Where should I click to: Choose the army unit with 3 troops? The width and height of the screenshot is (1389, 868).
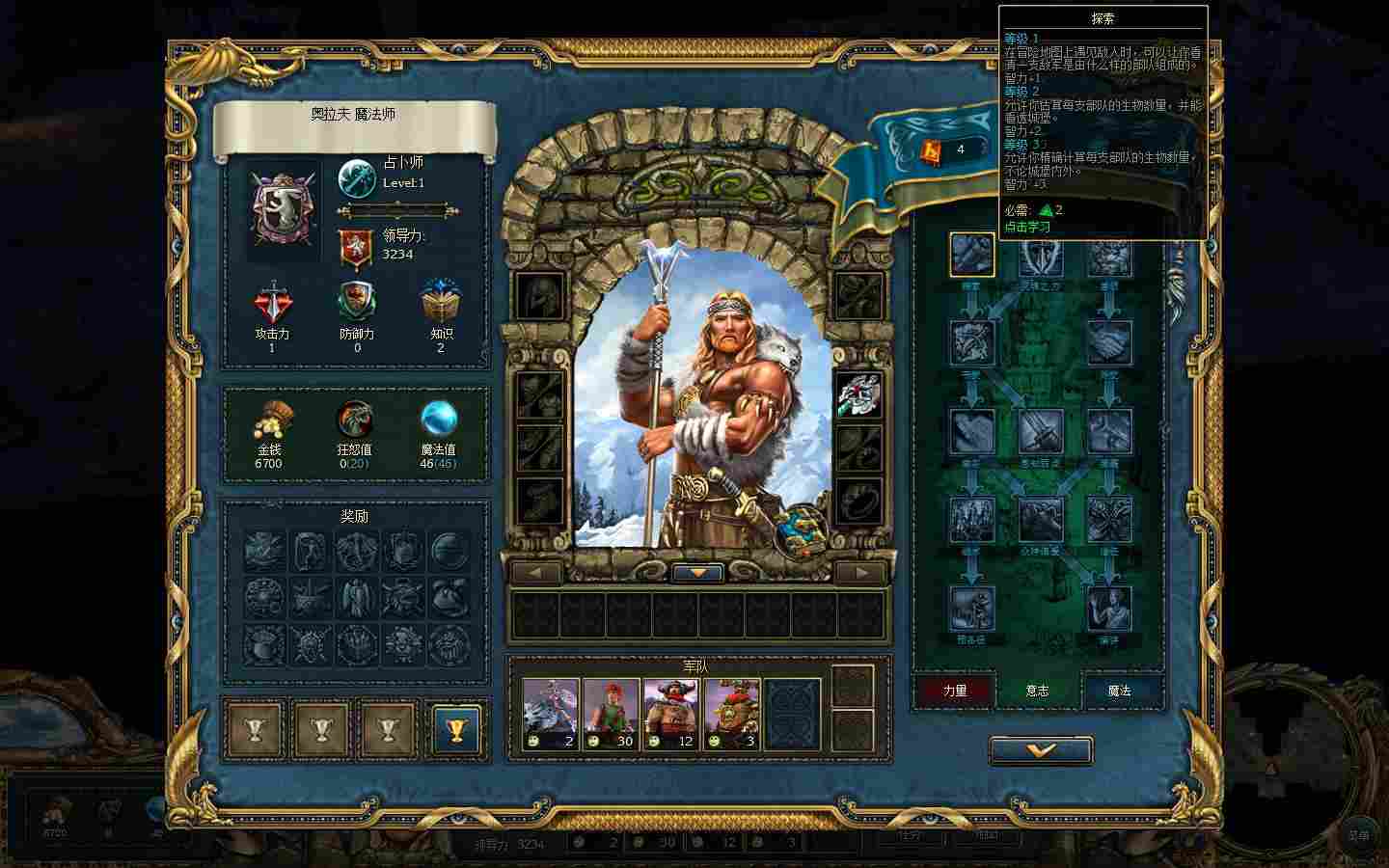click(x=731, y=714)
